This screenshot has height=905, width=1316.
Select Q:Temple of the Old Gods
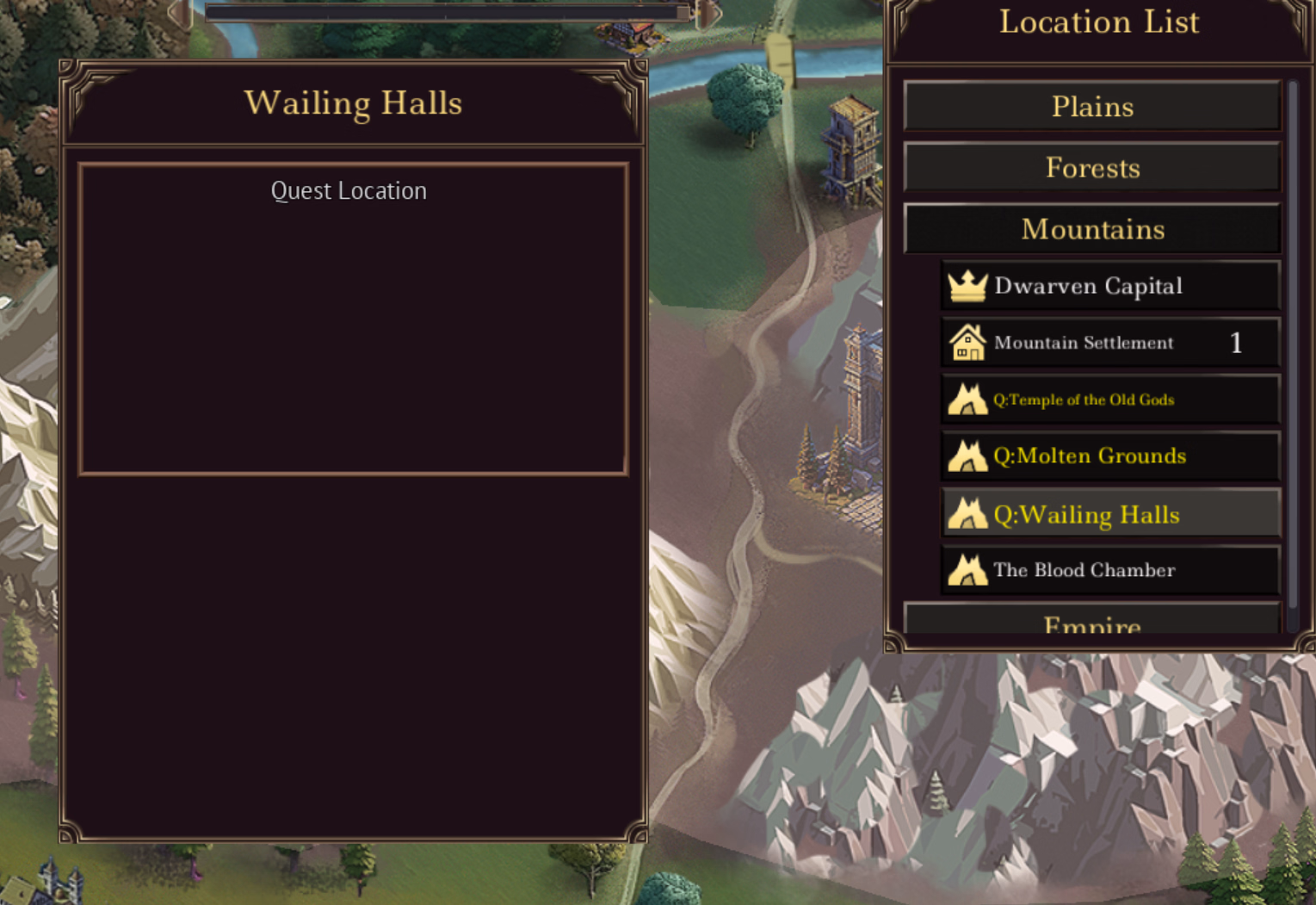[1110, 400]
